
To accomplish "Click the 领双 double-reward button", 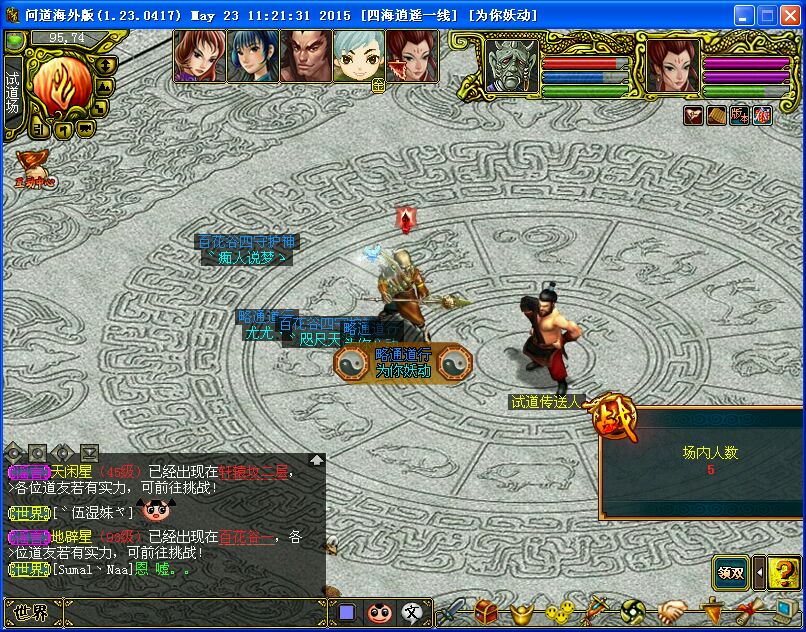I will click(x=731, y=573).
